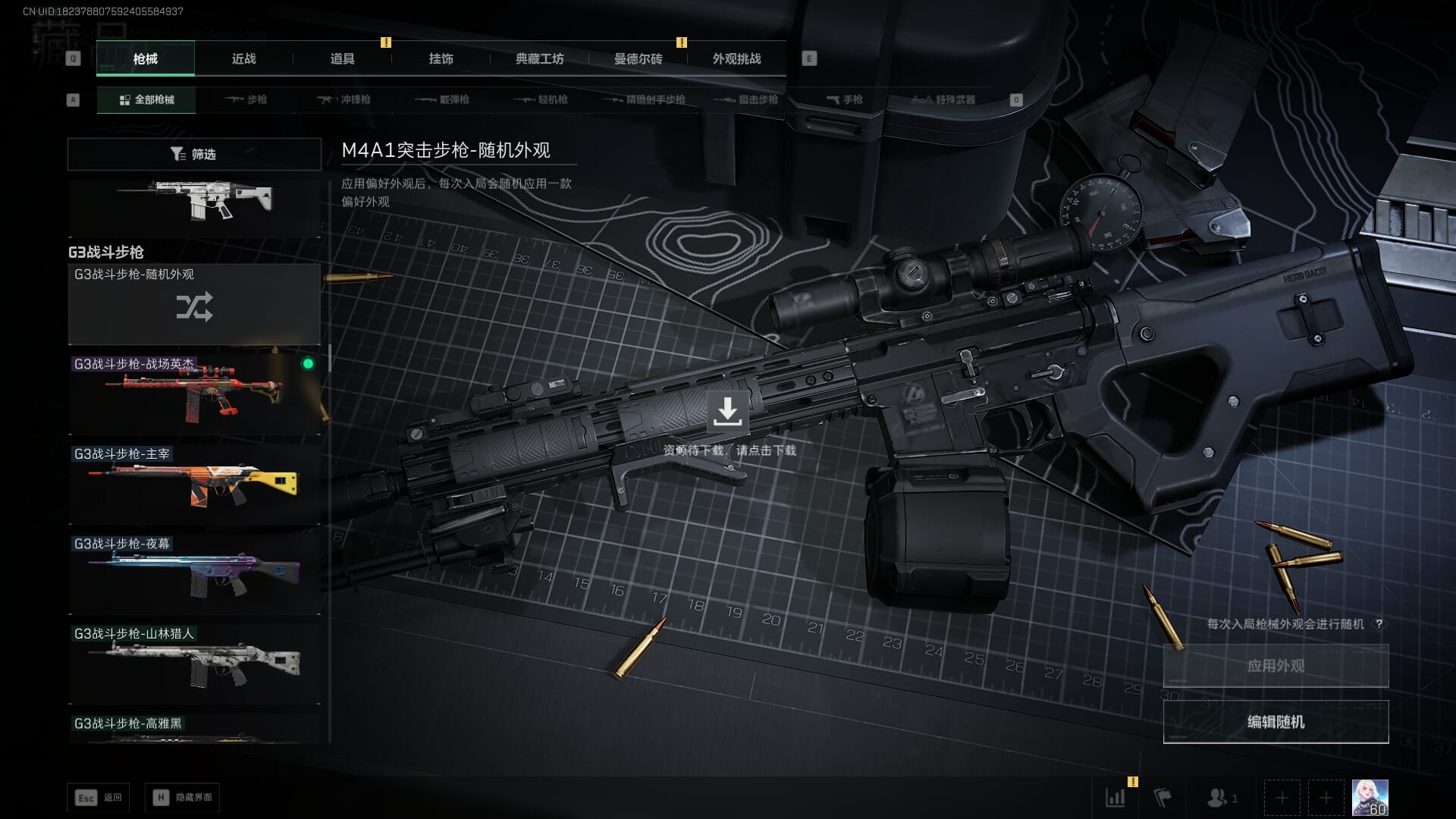Switch to the 近战 melee tab

coord(243,58)
